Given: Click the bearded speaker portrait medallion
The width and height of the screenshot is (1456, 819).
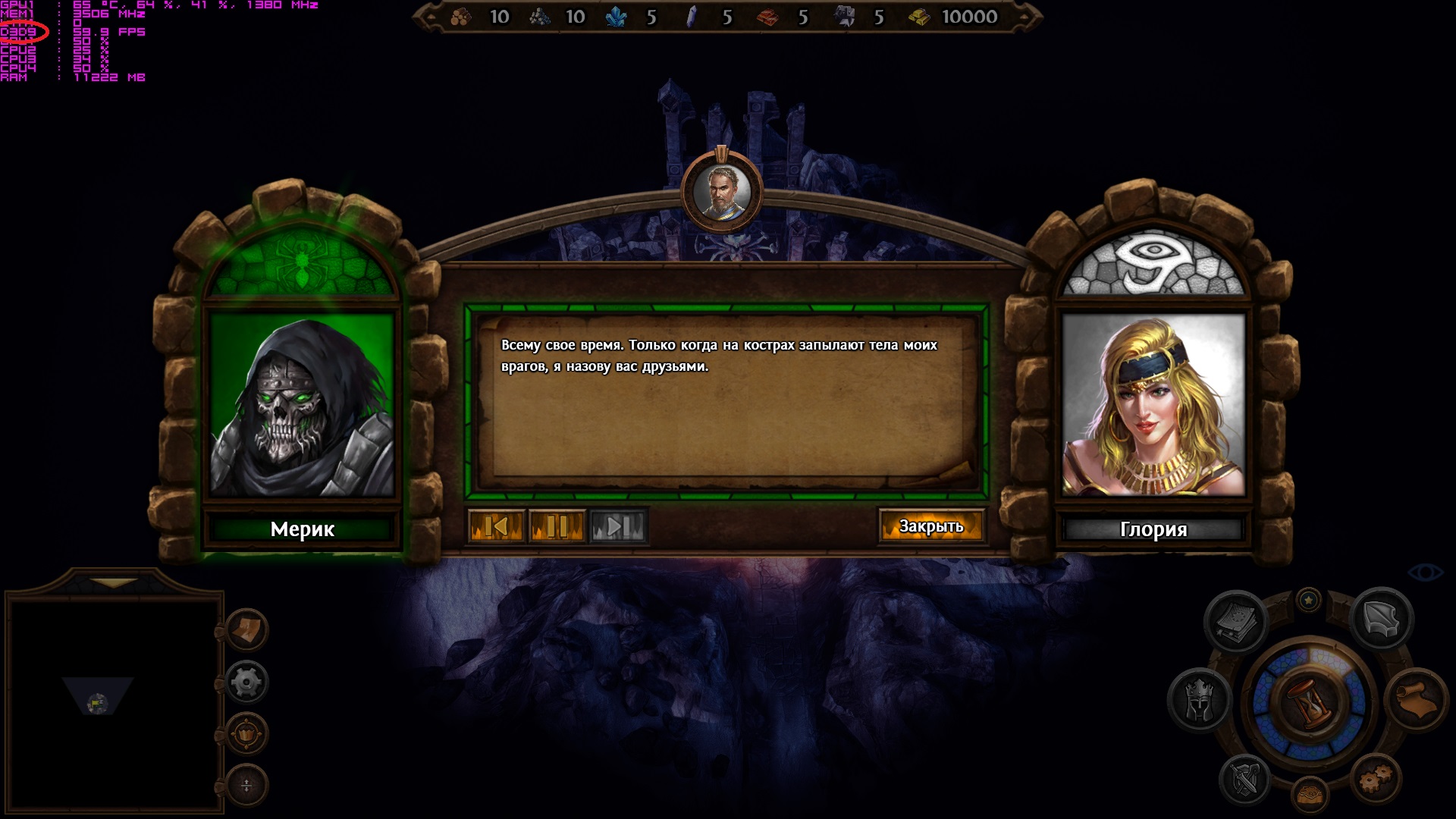Looking at the screenshot, I should click(721, 190).
